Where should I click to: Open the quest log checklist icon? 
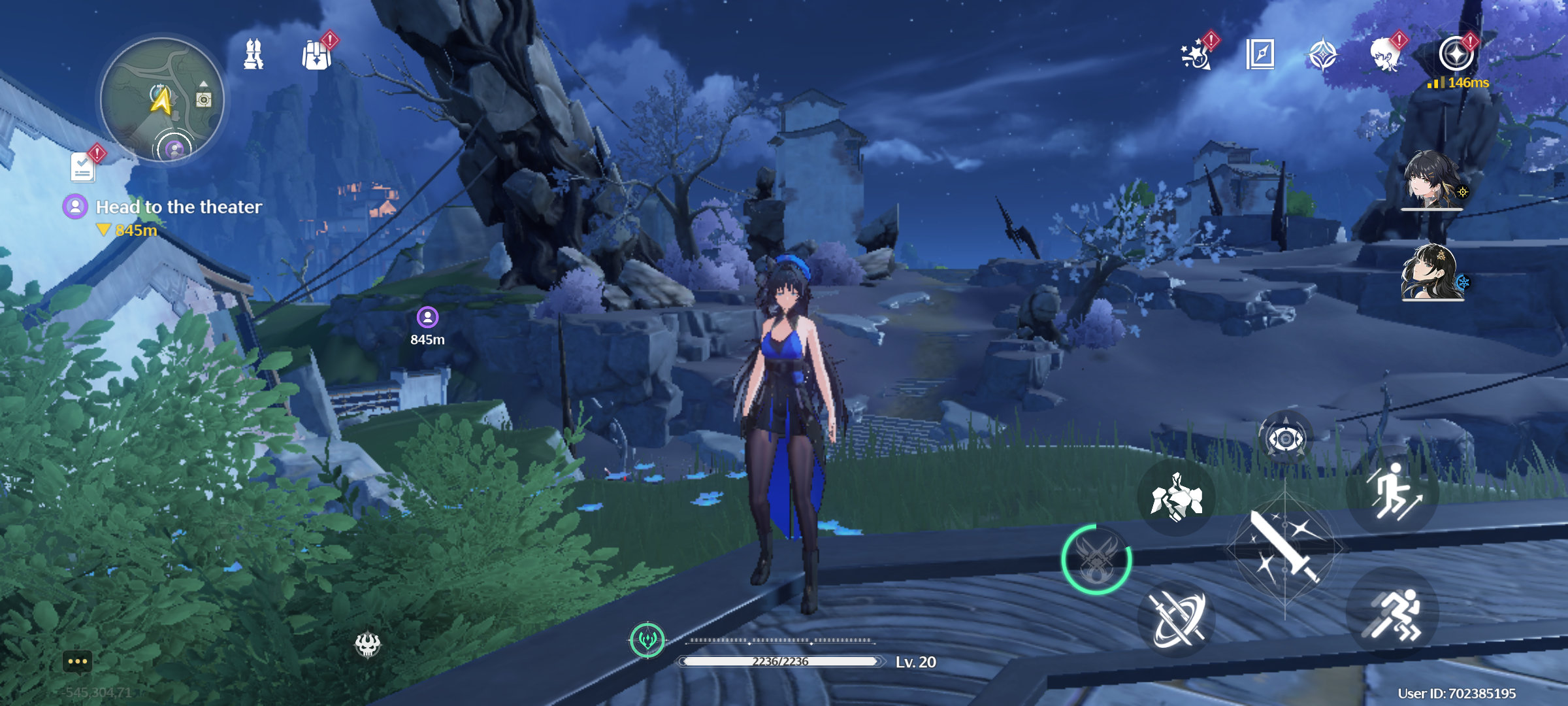83,167
